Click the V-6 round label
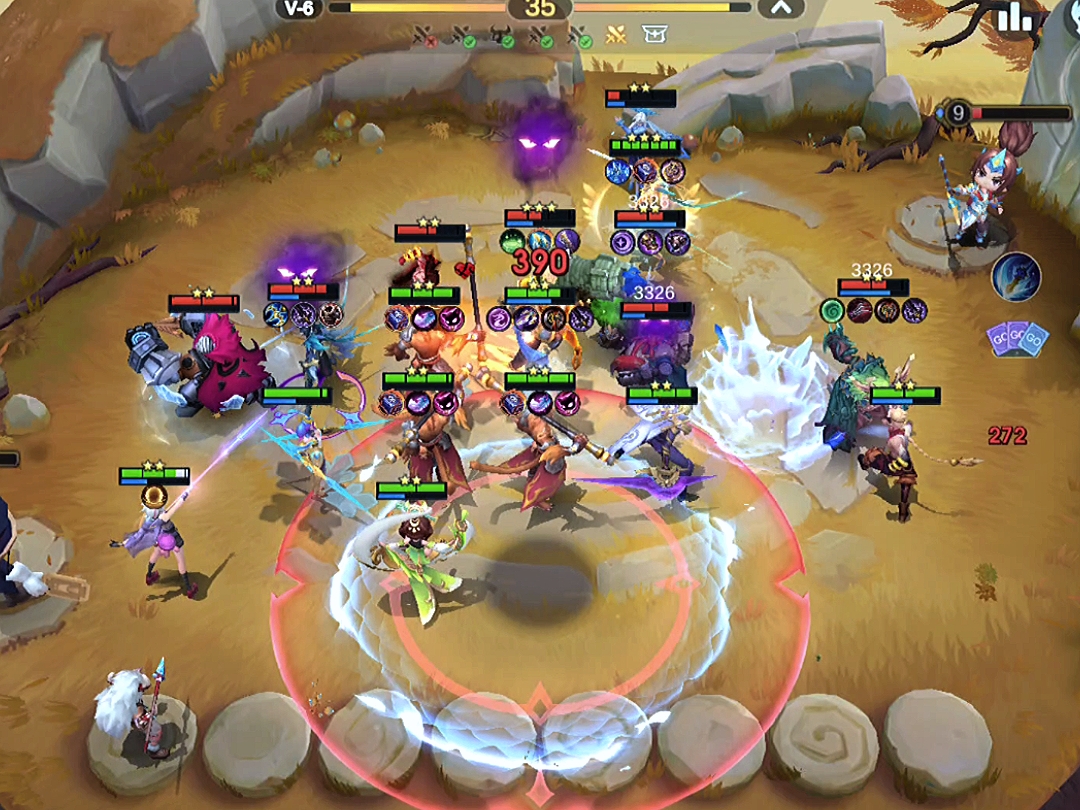1080x810 pixels. (298, 8)
